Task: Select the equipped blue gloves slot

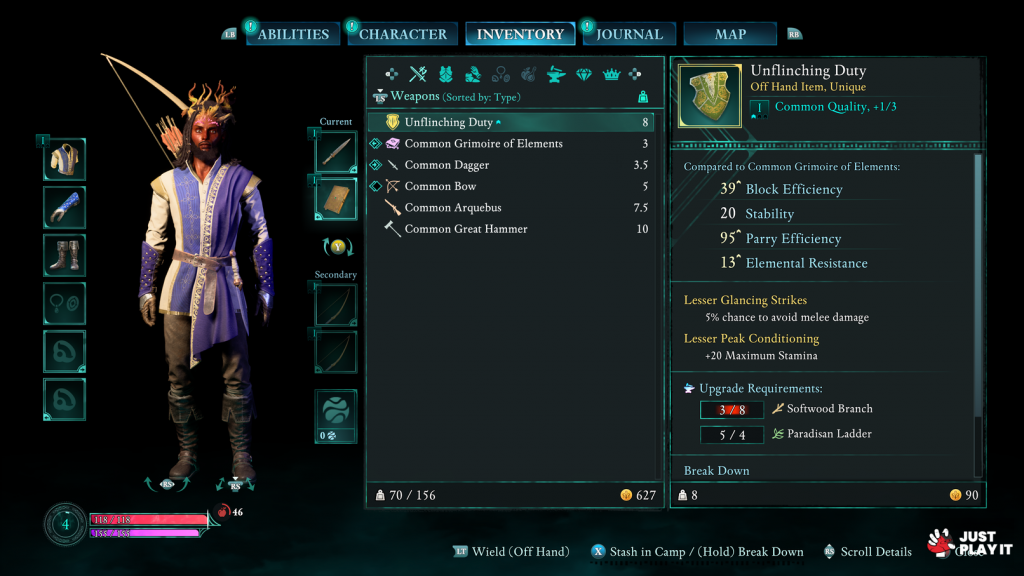Action: 64,207
